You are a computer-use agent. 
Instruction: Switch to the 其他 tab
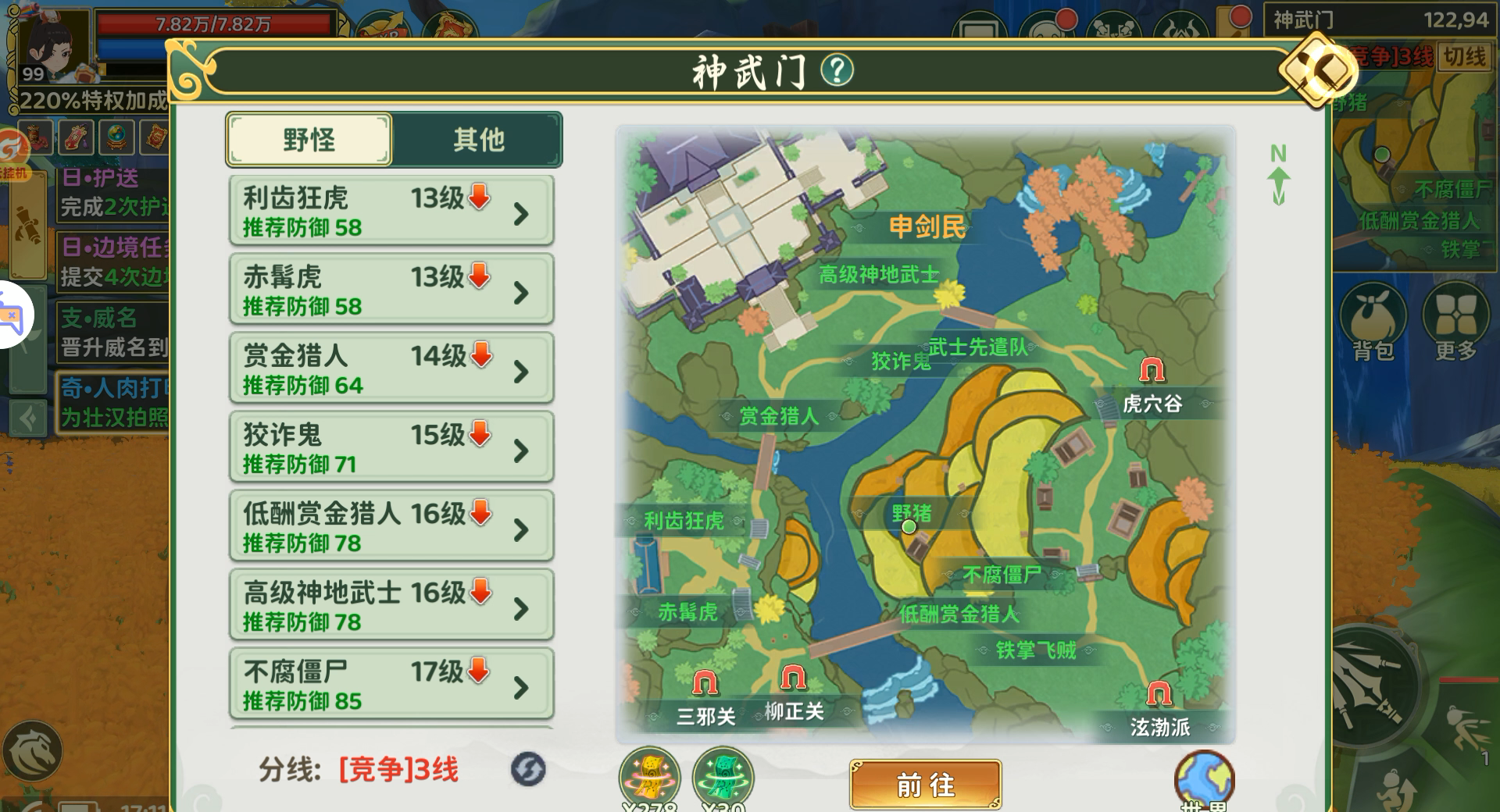coord(477,140)
